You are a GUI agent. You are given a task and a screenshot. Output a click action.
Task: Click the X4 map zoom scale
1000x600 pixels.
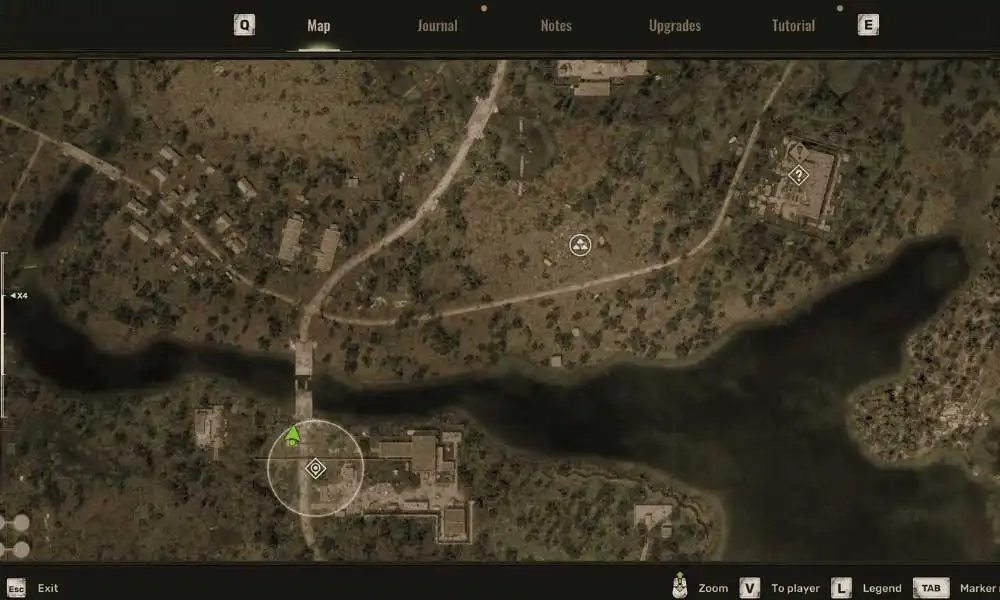tap(19, 296)
